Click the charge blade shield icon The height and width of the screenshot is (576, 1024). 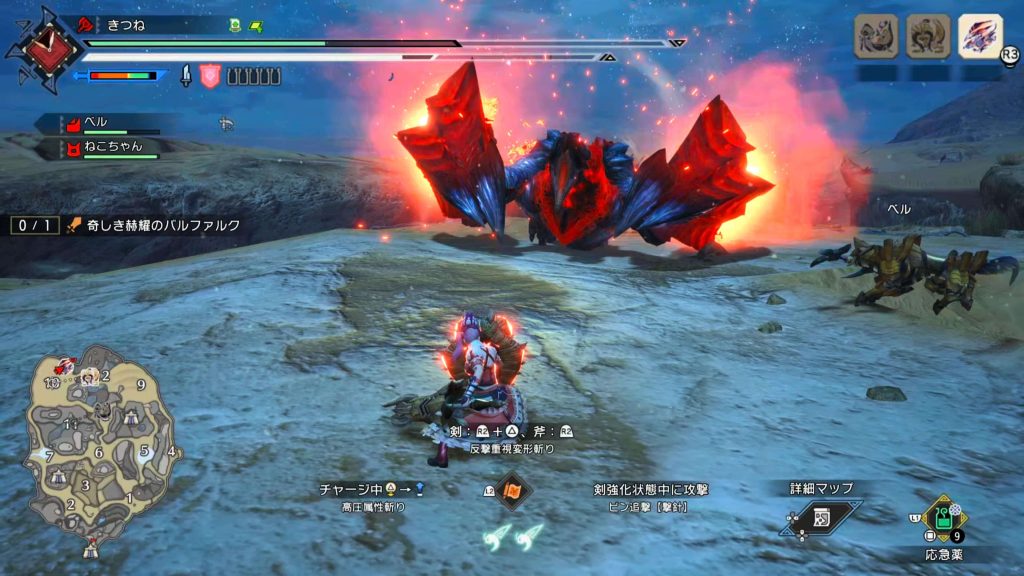pos(210,75)
